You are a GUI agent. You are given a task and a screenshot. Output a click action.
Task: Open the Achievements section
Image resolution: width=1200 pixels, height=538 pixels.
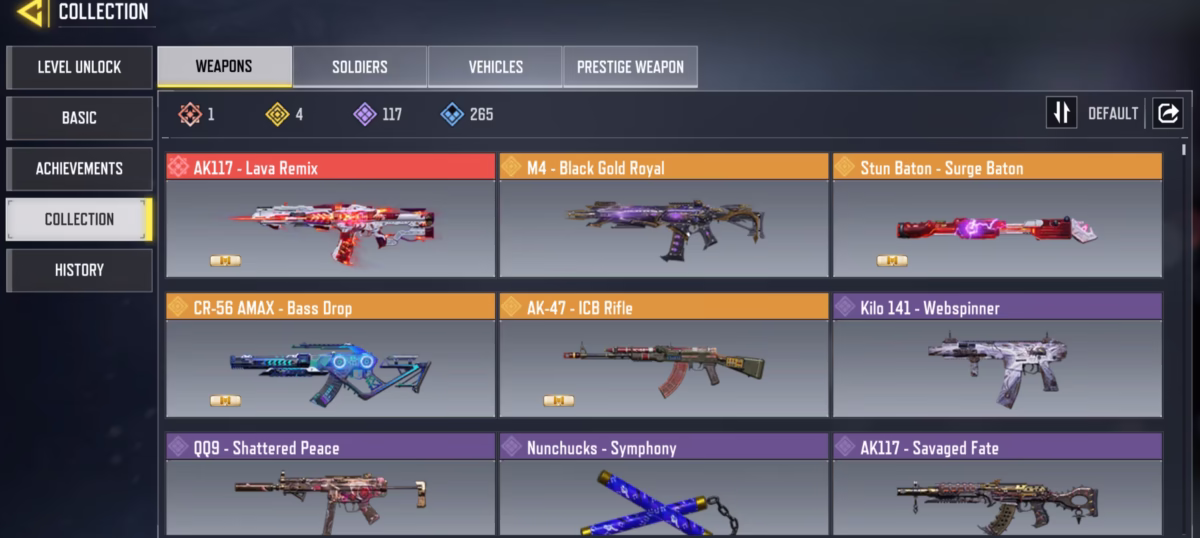point(79,169)
